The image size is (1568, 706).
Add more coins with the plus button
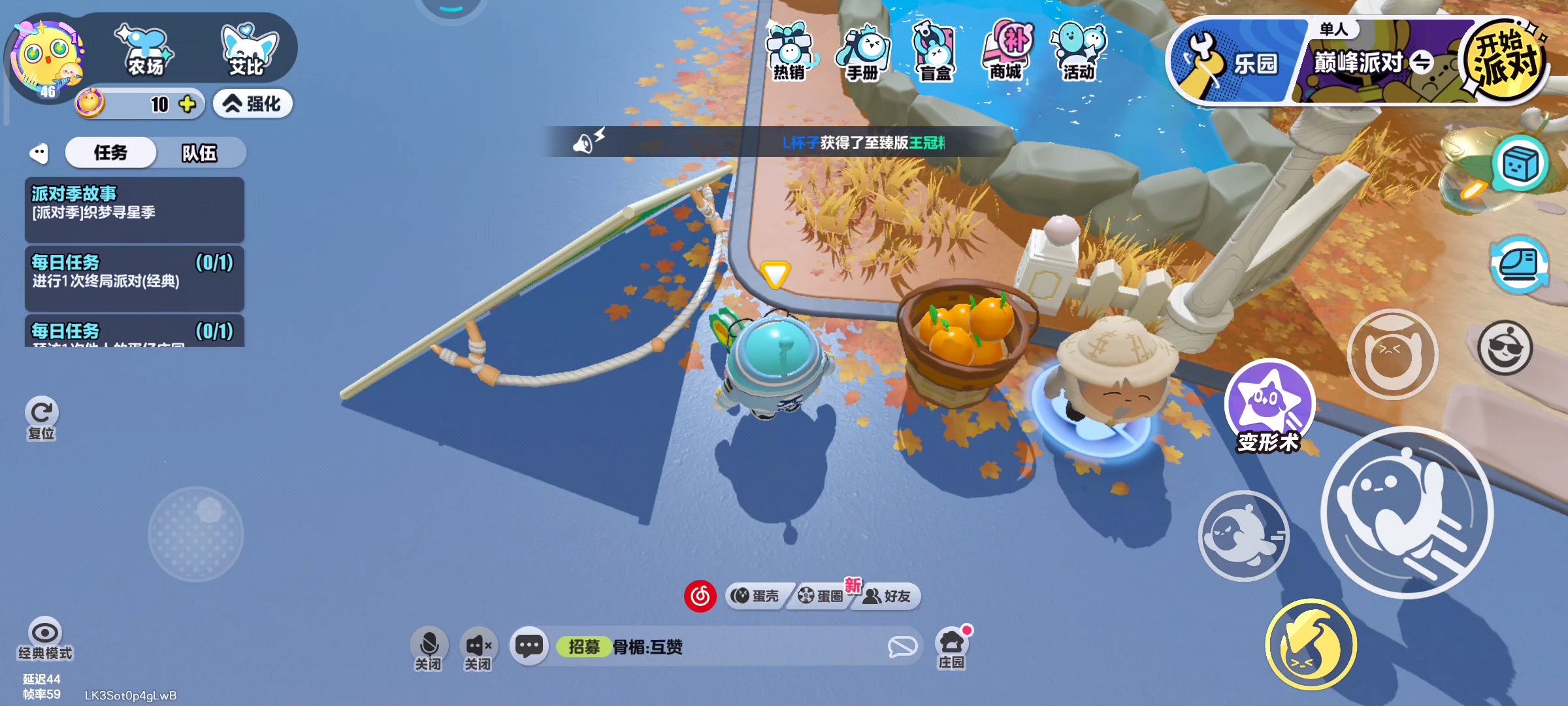188,104
